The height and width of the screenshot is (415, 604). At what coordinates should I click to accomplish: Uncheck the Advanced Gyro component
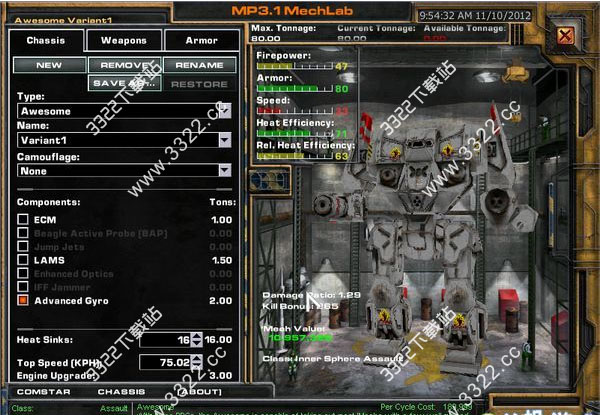point(23,300)
